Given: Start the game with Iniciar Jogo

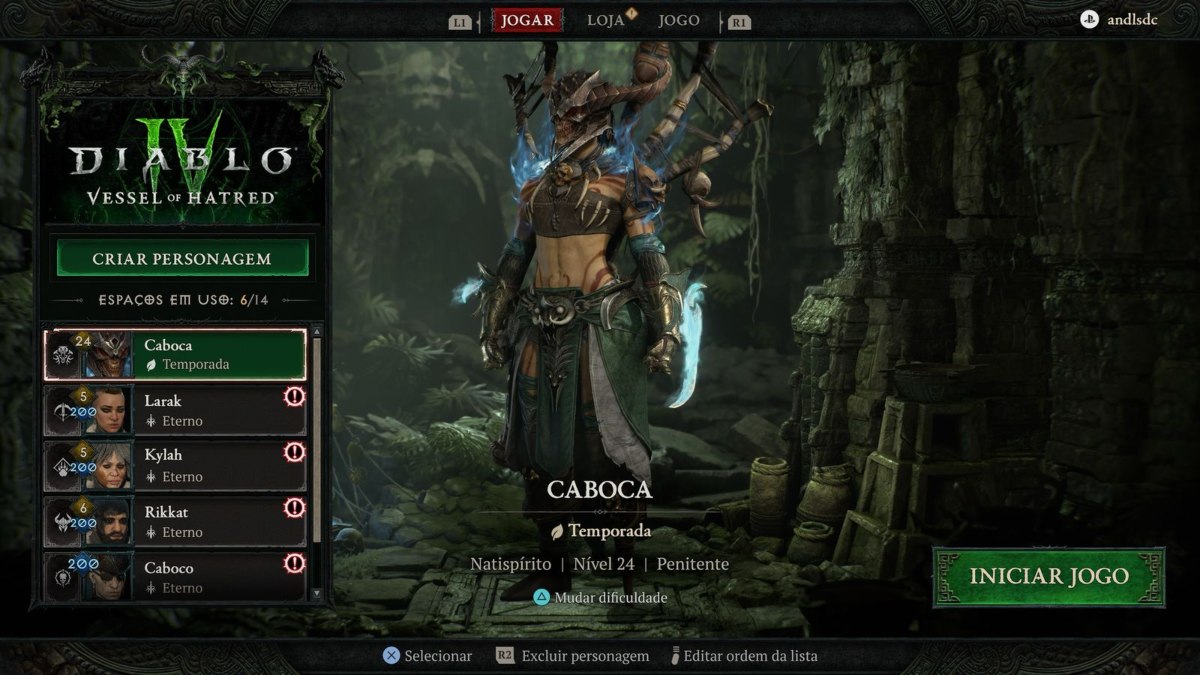Looking at the screenshot, I should point(1048,577).
